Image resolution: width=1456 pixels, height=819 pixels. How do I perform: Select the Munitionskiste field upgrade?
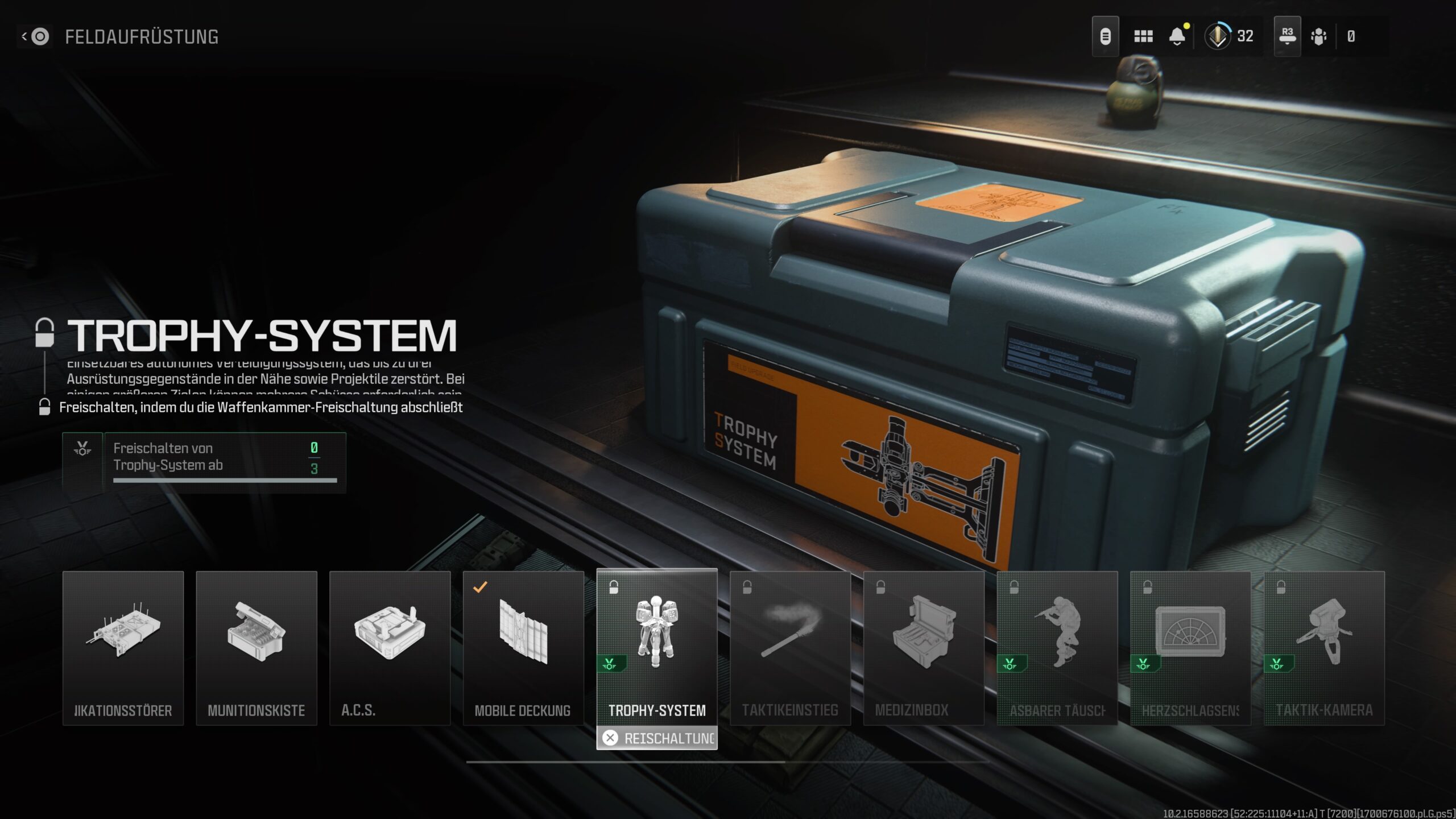click(x=257, y=648)
